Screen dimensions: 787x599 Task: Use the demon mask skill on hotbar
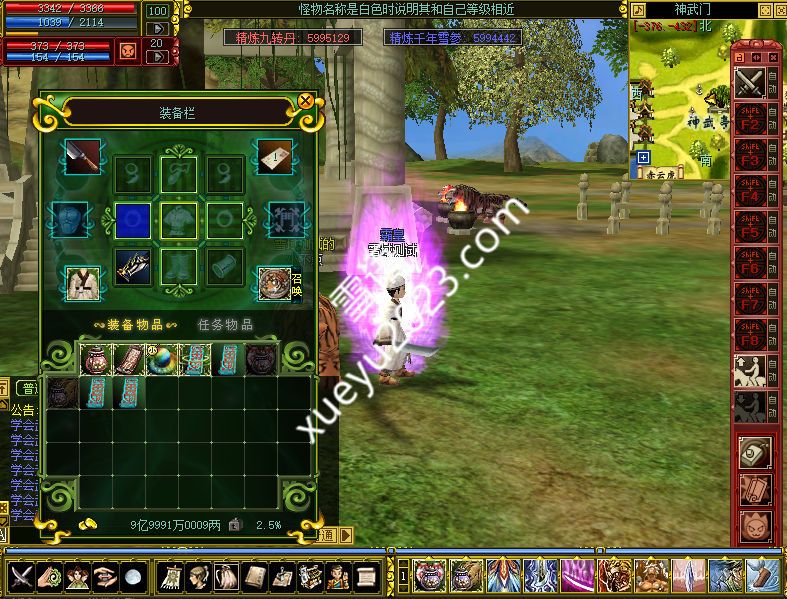[431, 575]
